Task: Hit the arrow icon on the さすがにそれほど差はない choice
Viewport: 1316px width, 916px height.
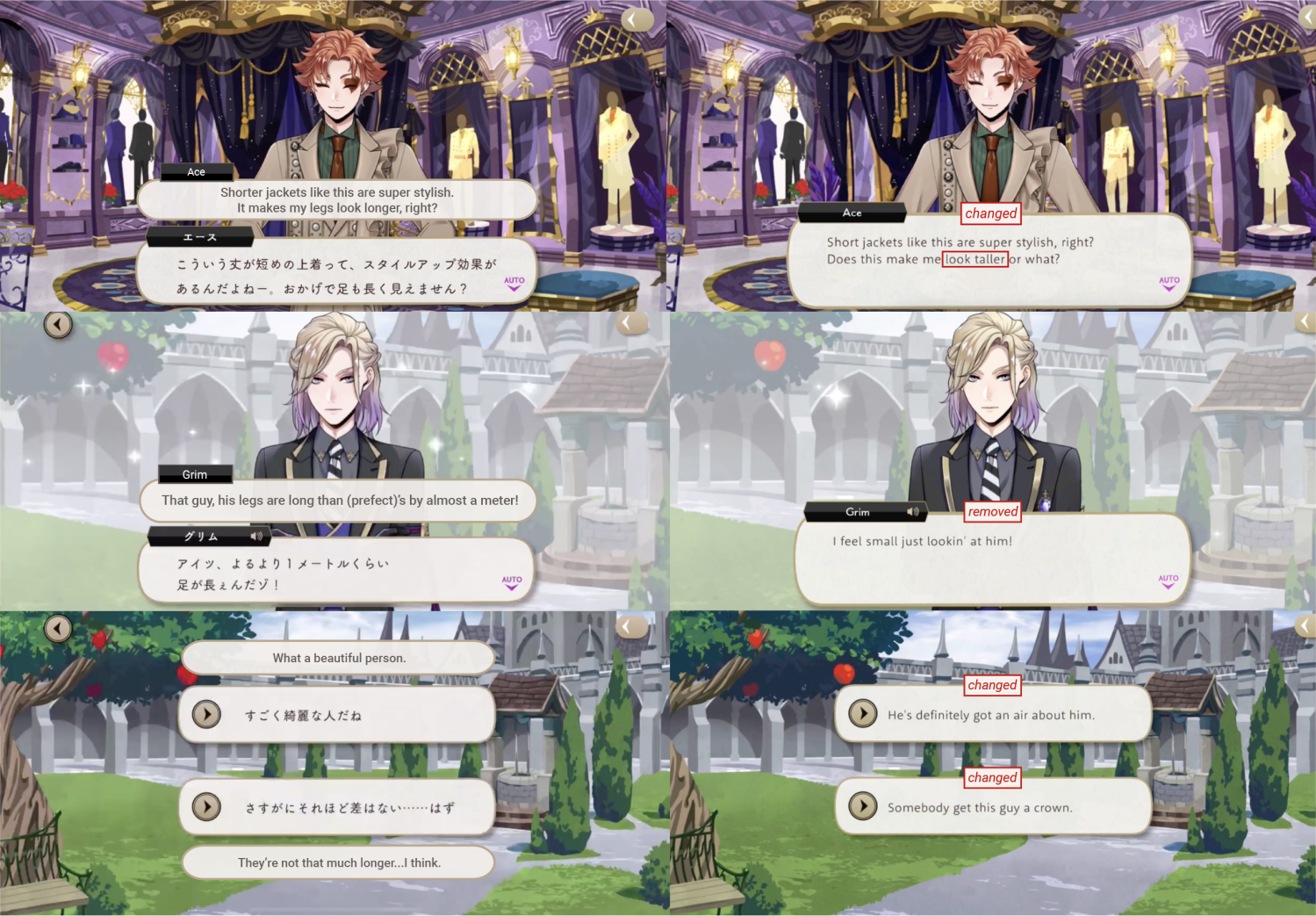Action: (x=206, y=807)
